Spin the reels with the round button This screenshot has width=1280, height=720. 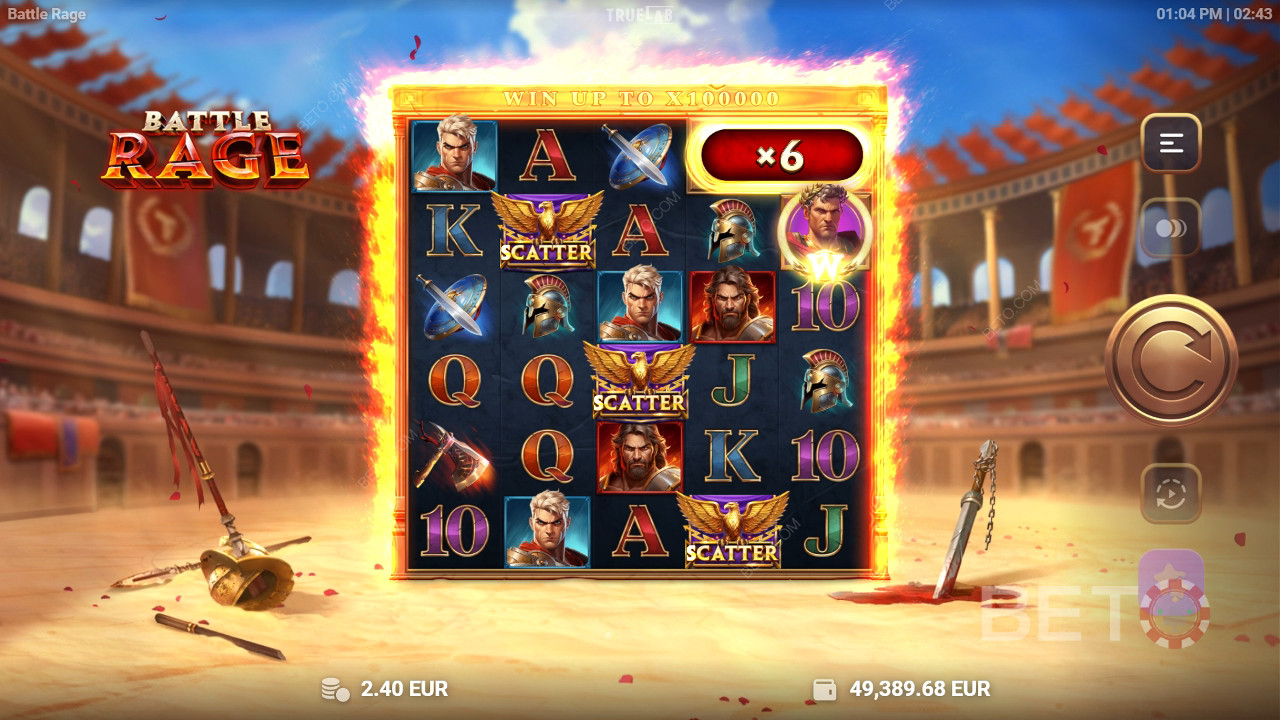coord(1171,360)
